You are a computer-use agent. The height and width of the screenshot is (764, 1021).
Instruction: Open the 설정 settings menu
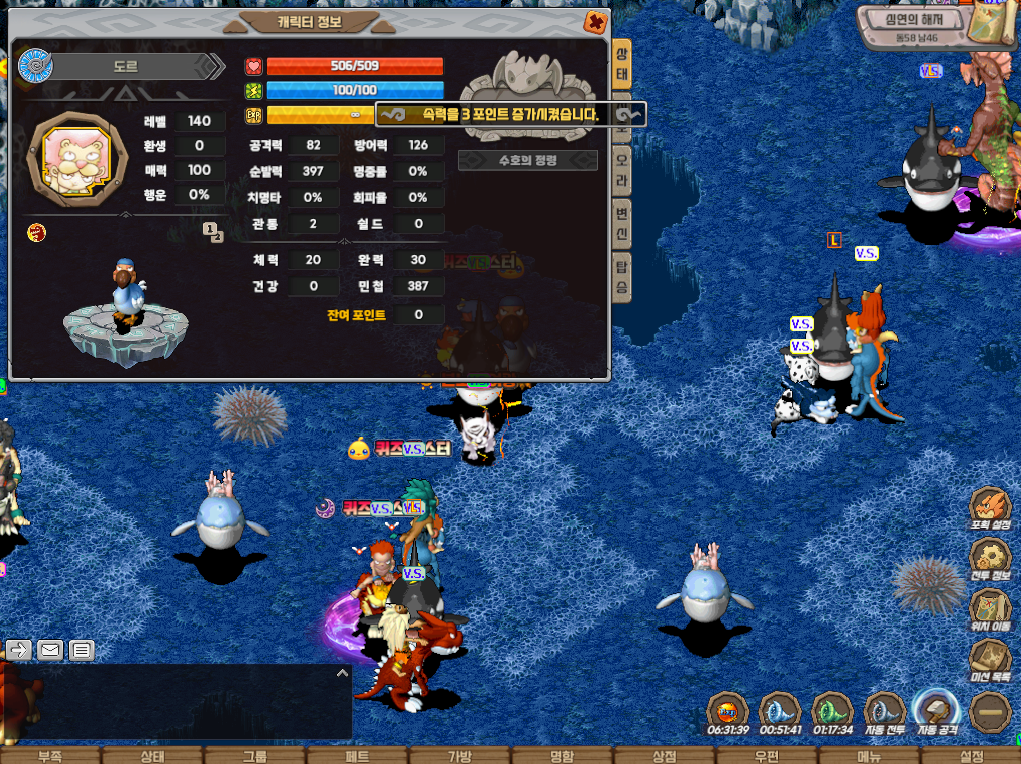coord(972,756)
